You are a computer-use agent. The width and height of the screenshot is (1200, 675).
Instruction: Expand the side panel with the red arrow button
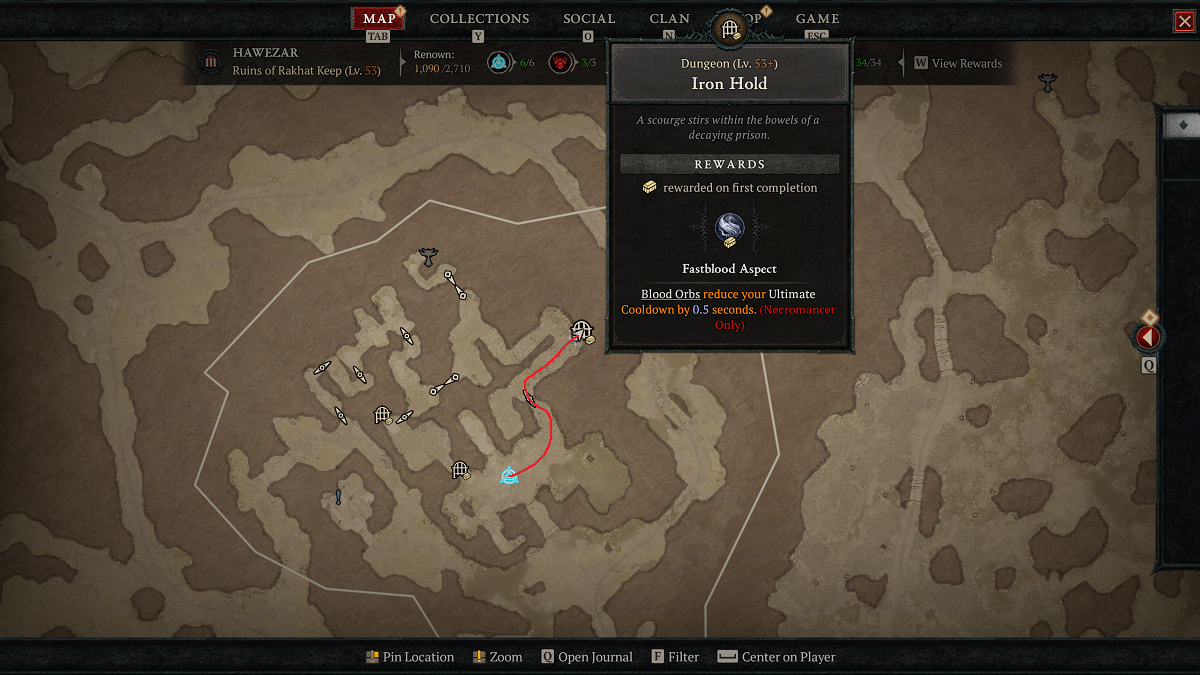tap(1148, 338)
